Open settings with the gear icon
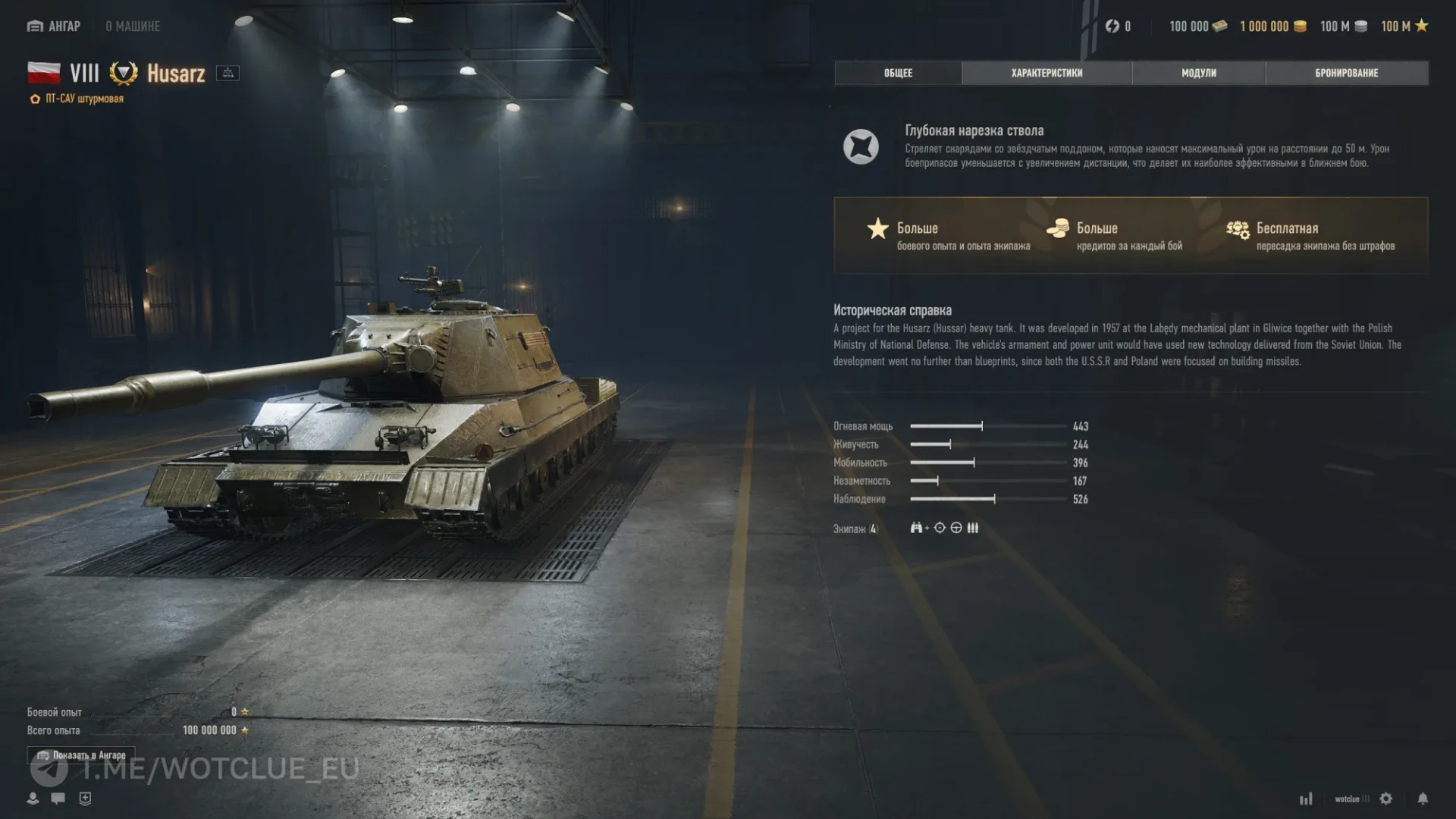Viewport: 1456px width, 819px height. tap(1386, 799)
